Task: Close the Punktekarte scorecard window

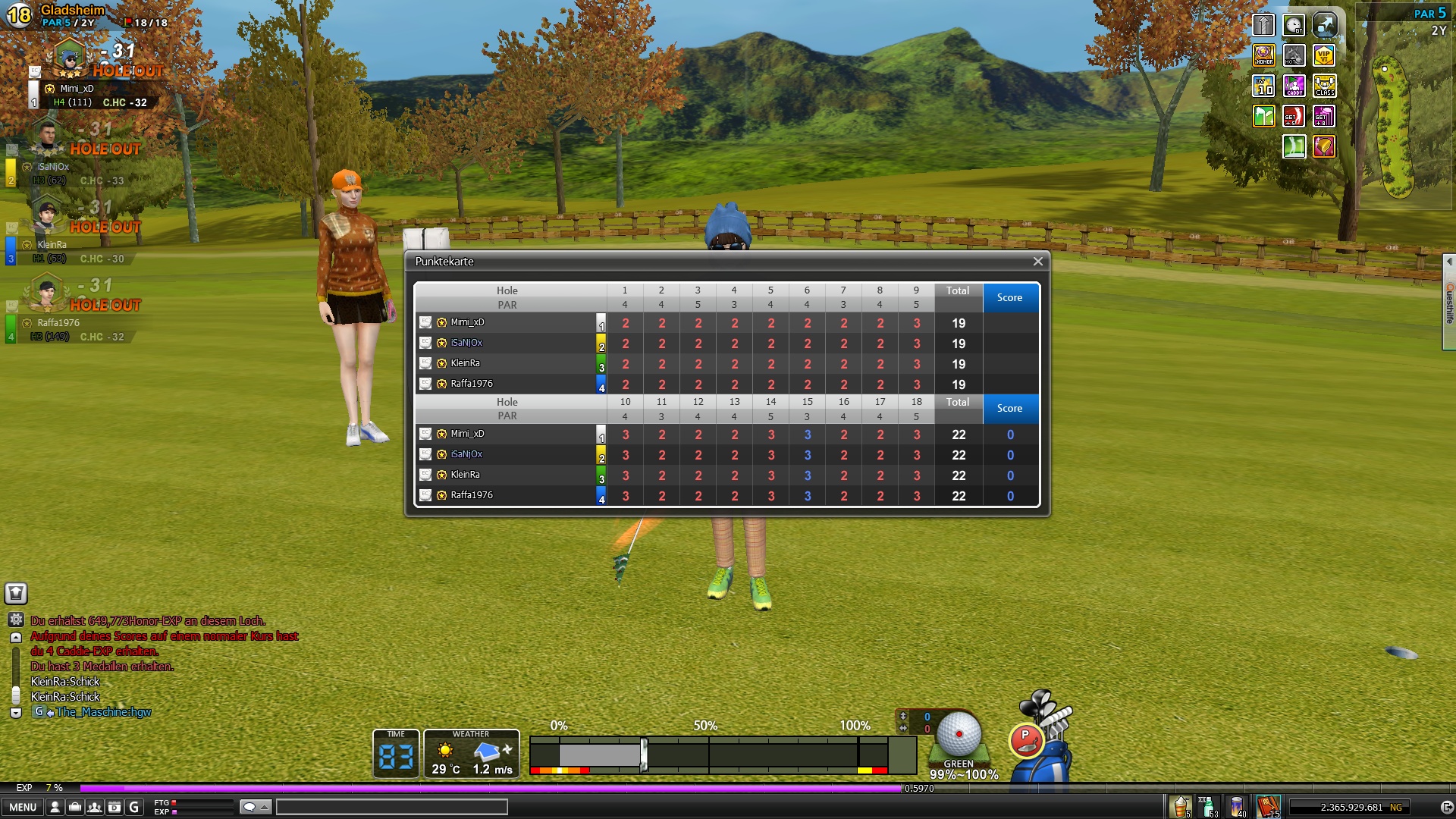Action: [x=1037, y=262]
